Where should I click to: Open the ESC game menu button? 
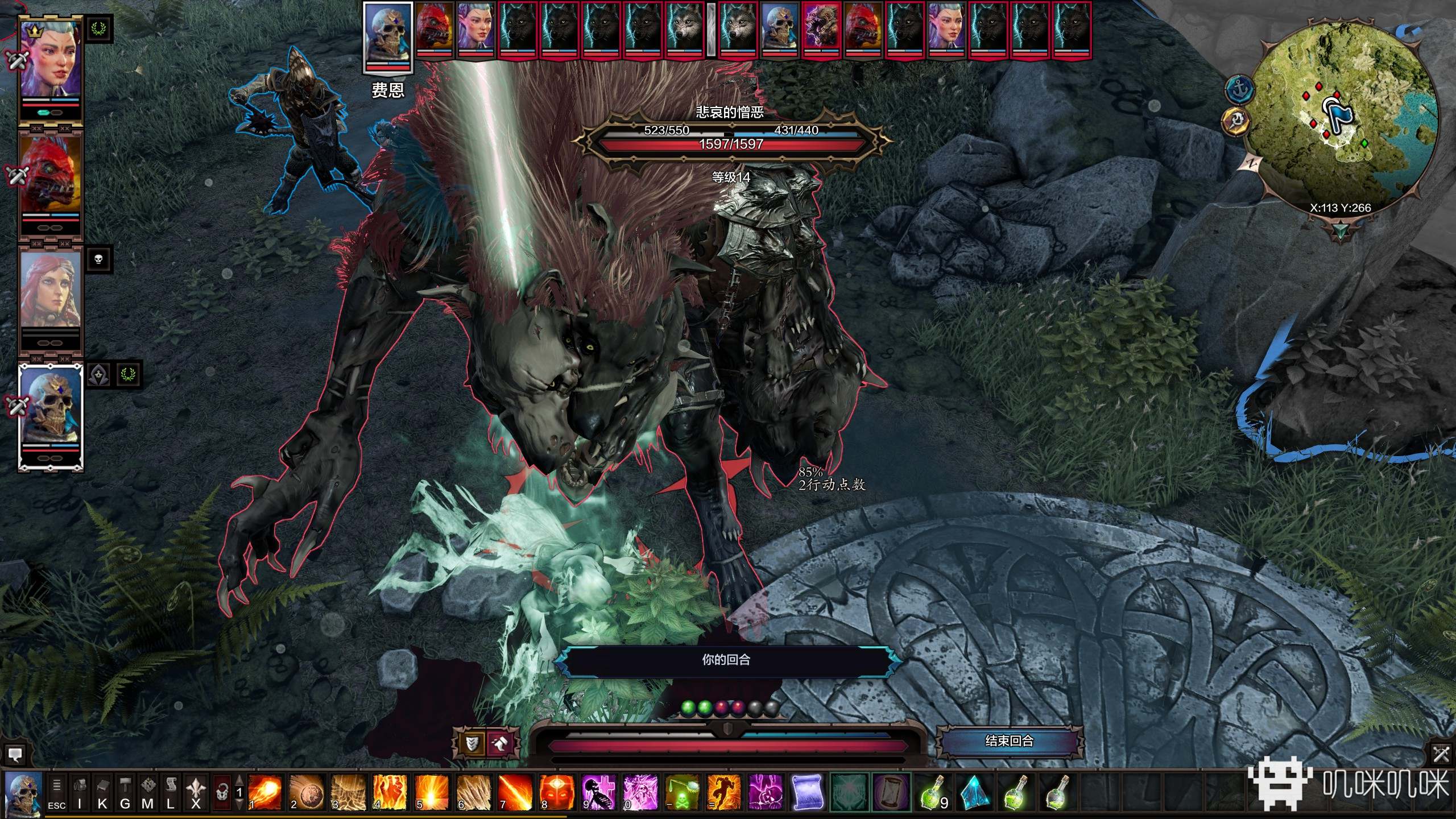pos(56,792)
